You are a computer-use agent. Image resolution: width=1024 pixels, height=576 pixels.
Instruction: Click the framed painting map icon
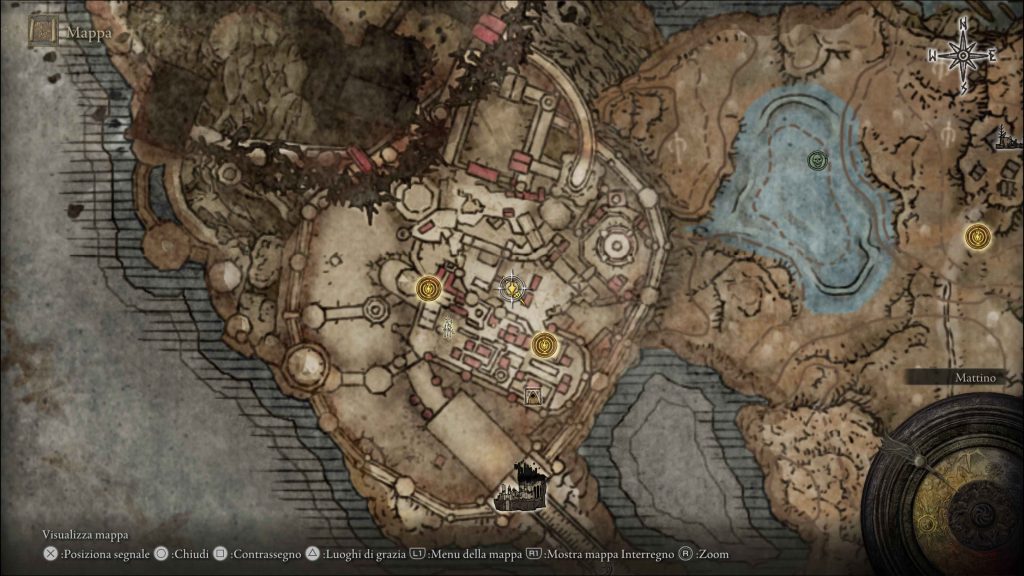(535, 397)
